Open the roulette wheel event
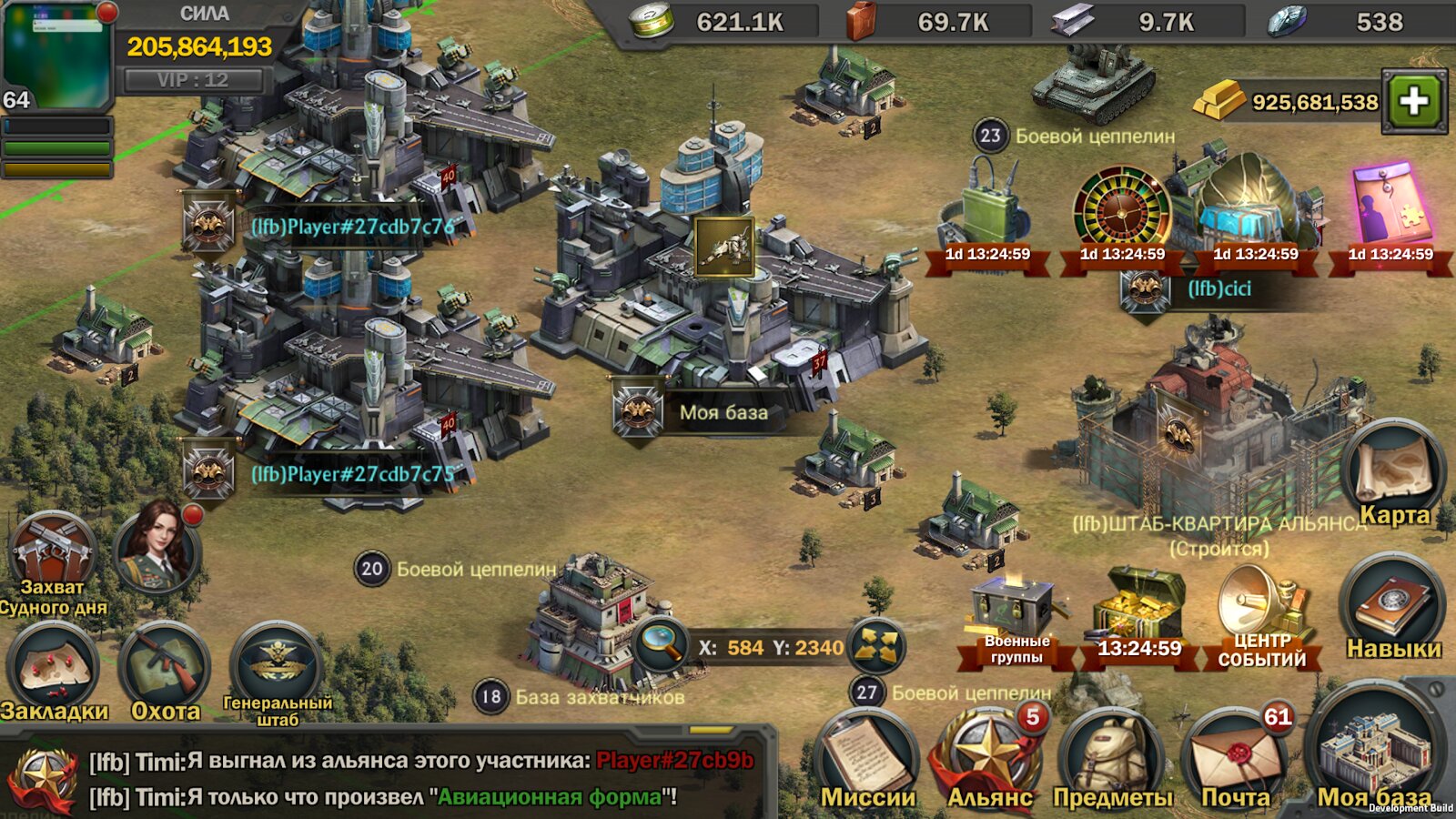The height and width of the screenshot is (819, 1456). tap(1122, 215)
